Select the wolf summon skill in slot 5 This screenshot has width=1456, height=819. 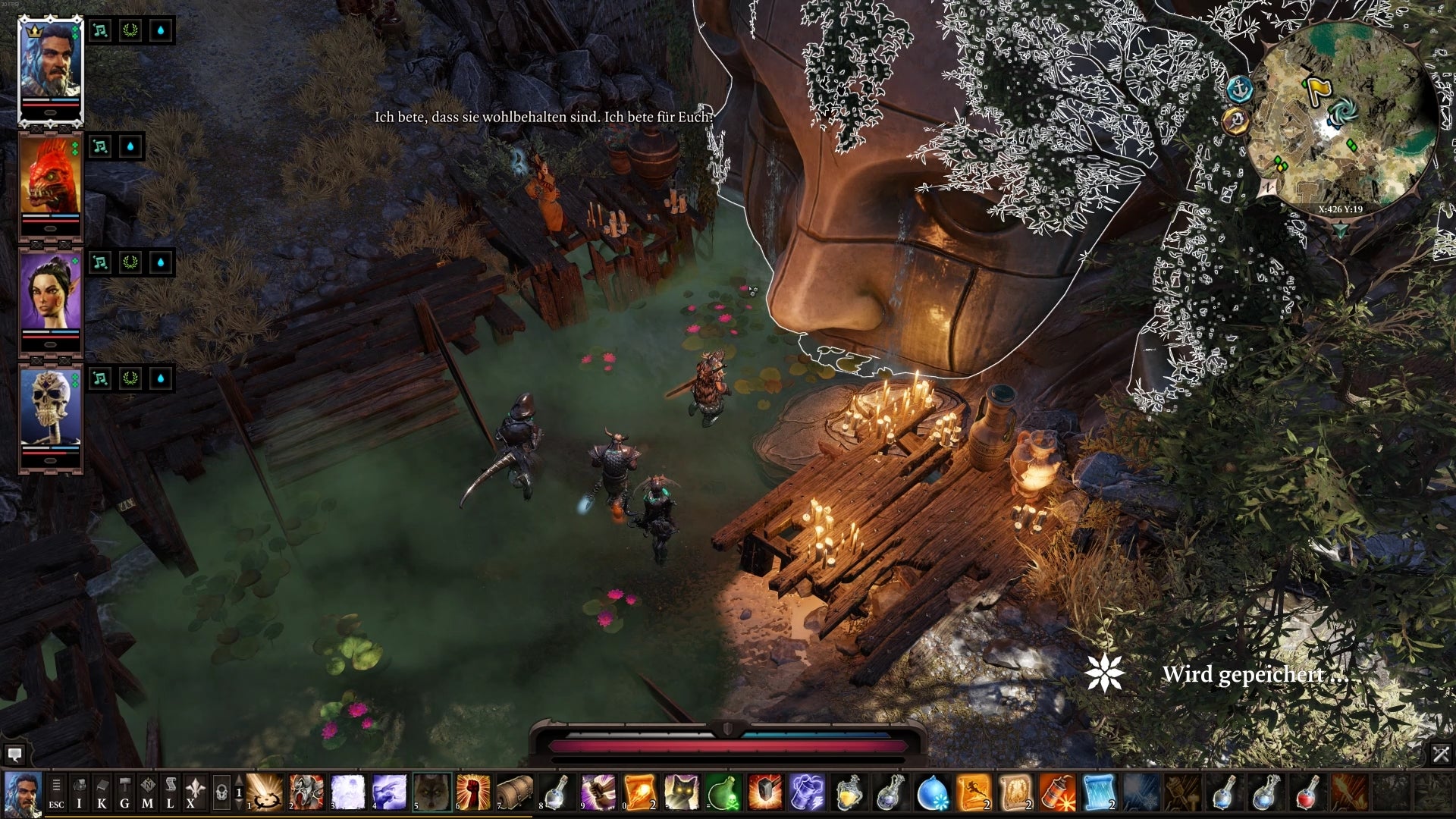[431, 792]
